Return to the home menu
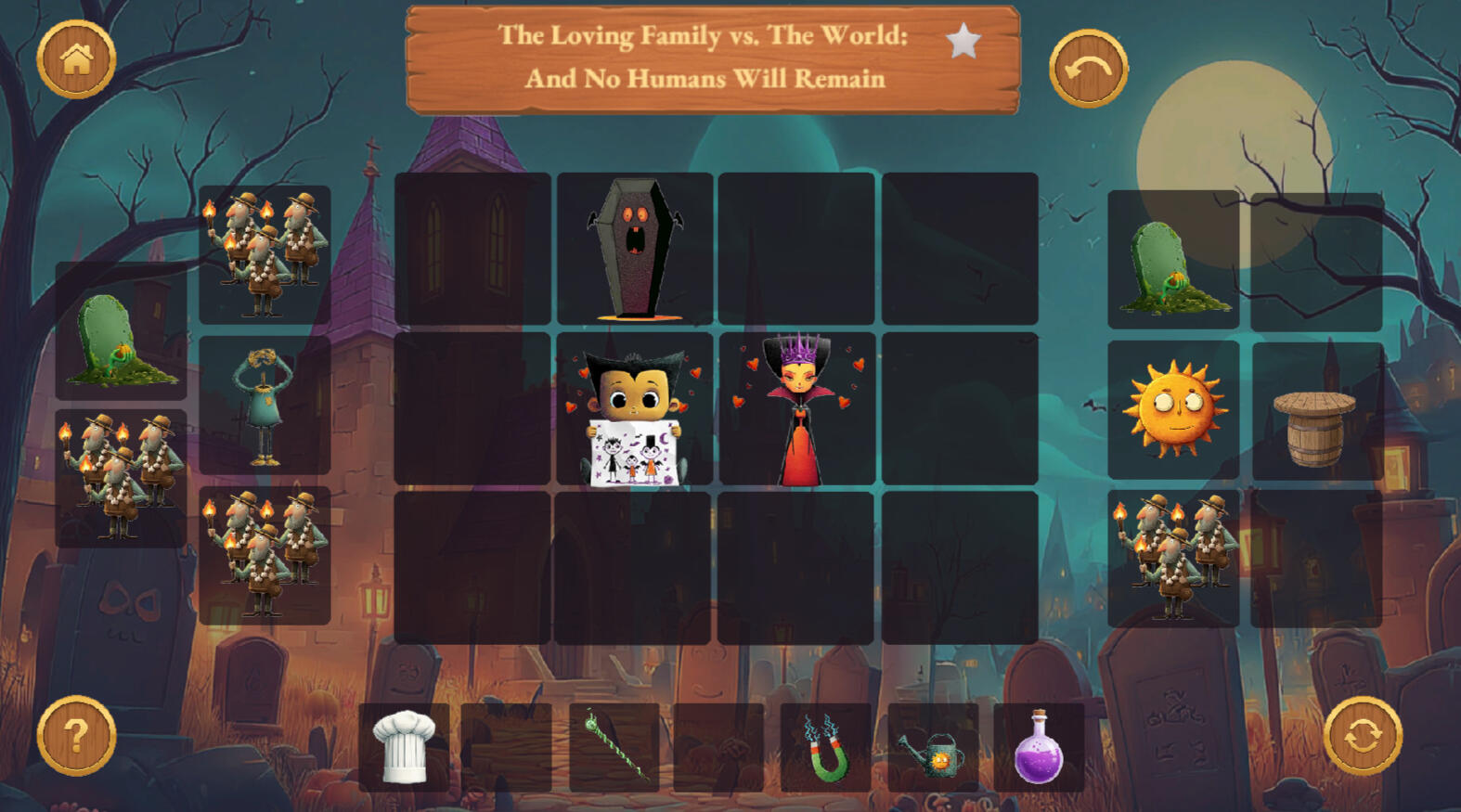Viewport: 1461px width, 812px height. [x=76, y=59]
